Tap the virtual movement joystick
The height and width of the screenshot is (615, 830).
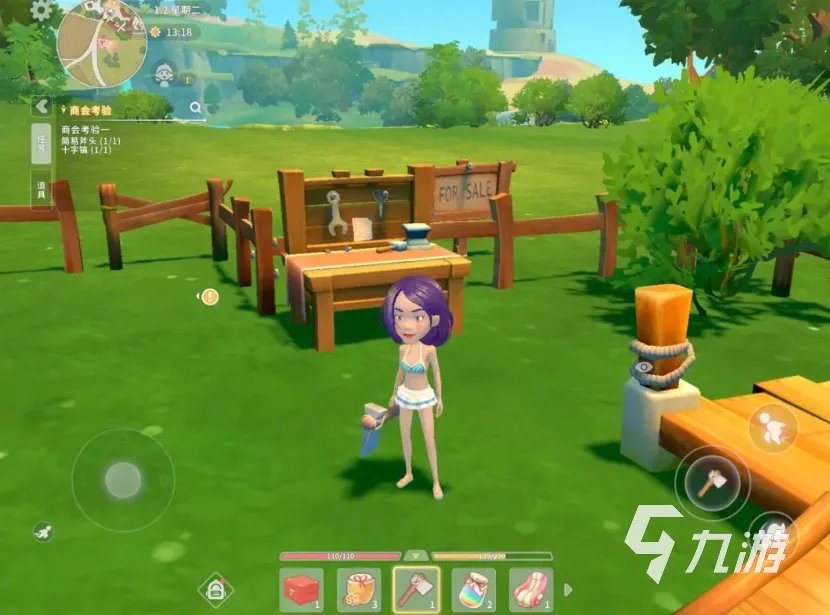click(123, 480)
